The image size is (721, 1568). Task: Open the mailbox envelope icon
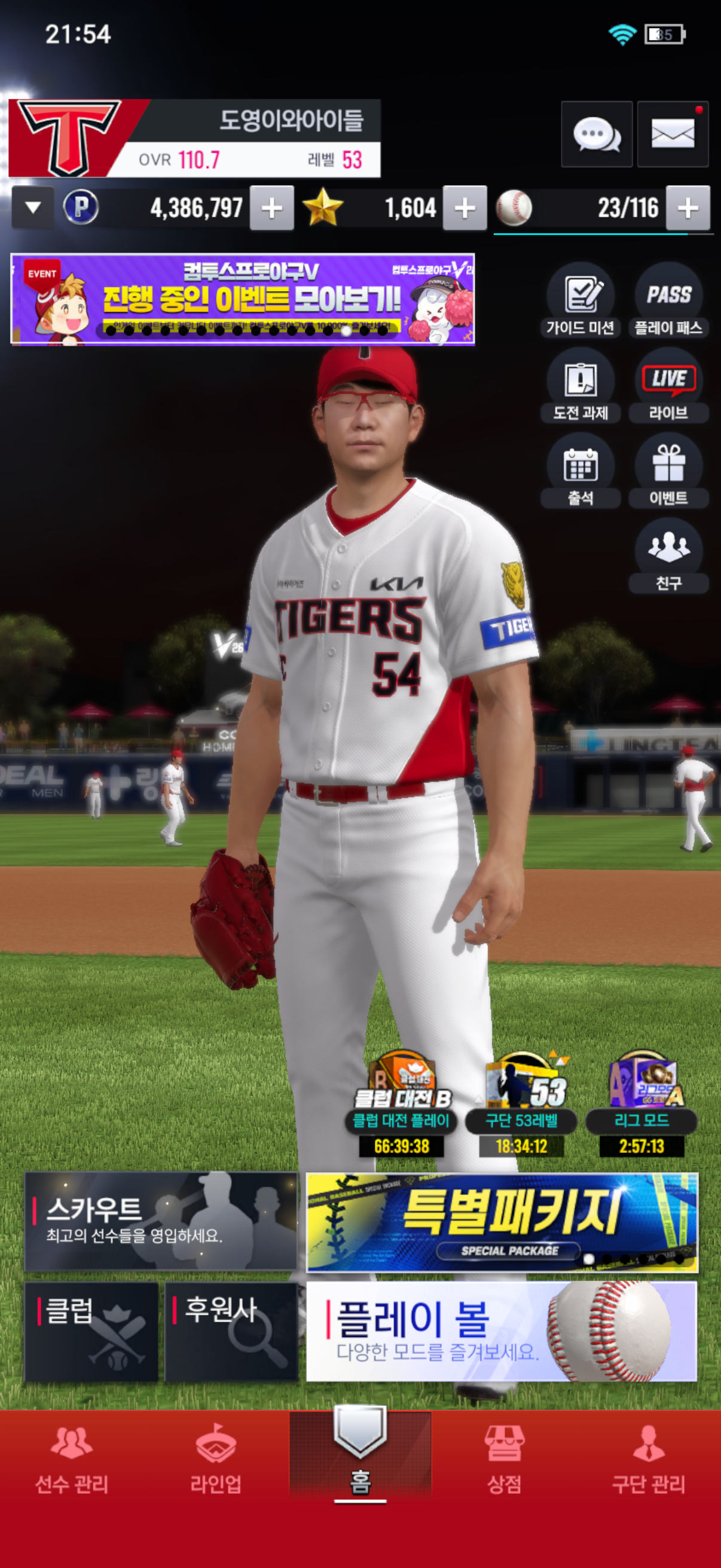pyautogui.click(x=673, y=134)
